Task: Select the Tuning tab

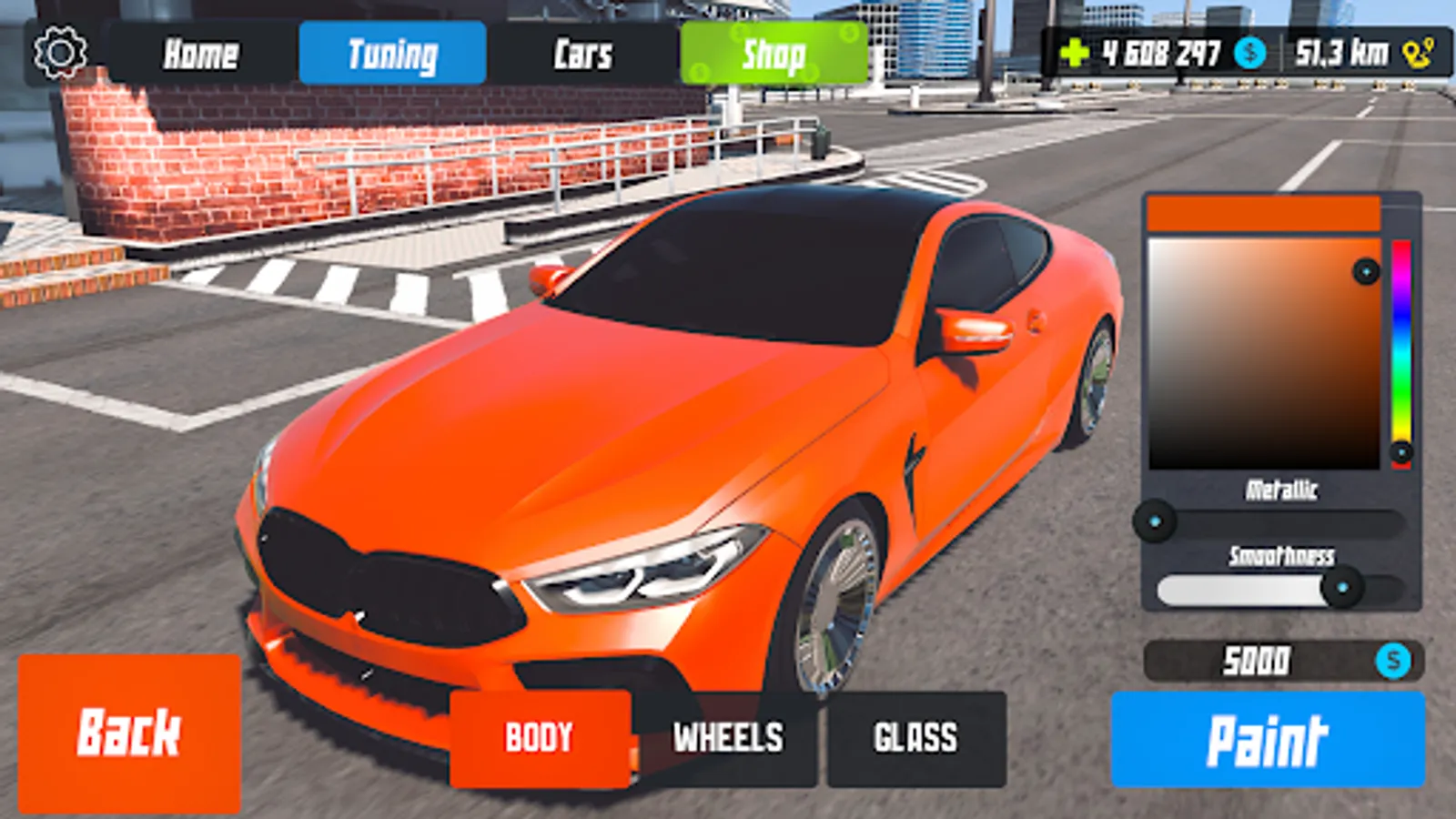Action: [391, 55]
